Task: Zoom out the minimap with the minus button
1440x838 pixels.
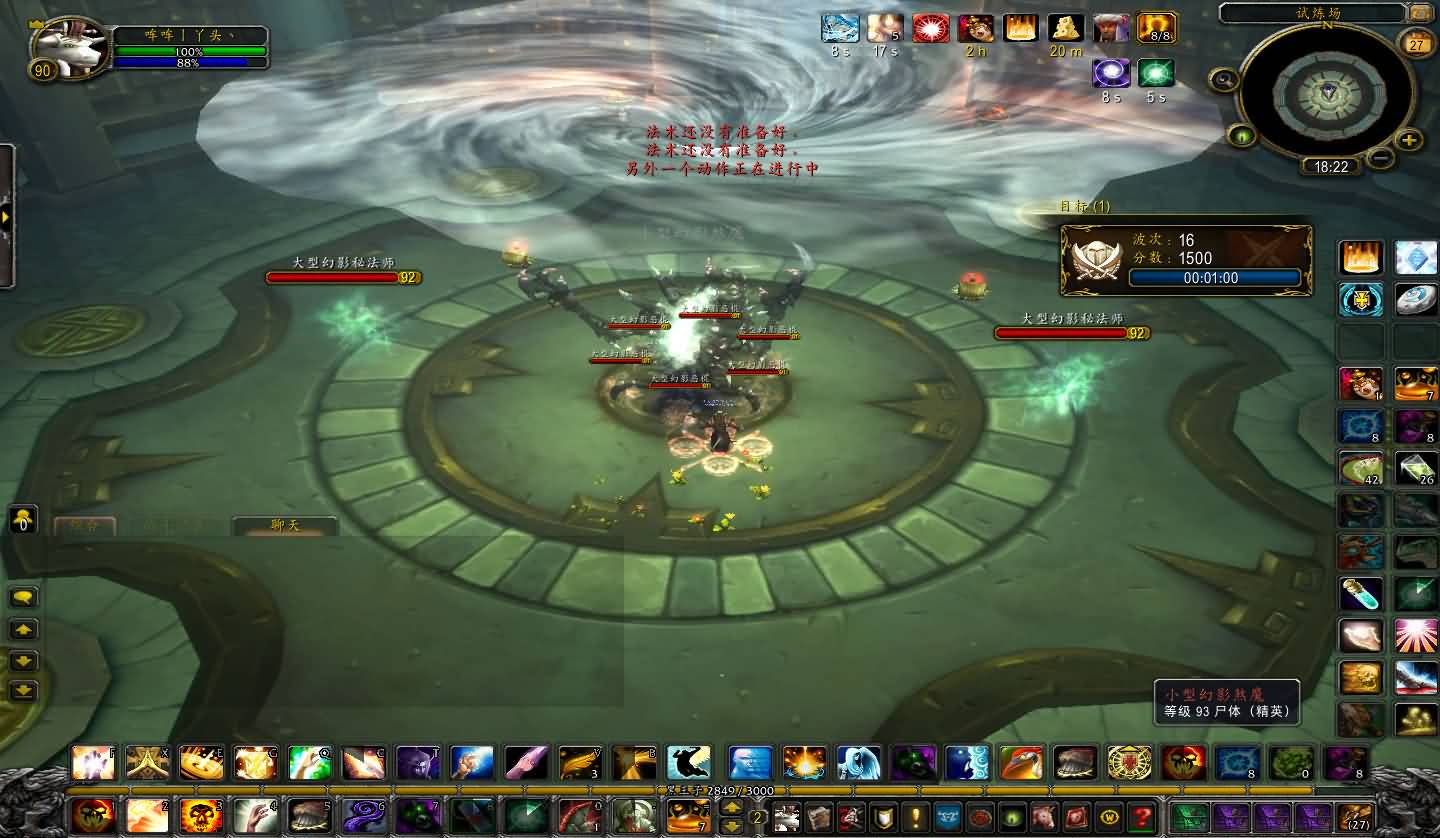Action: pyautogui.click(x=1381, y=157)
